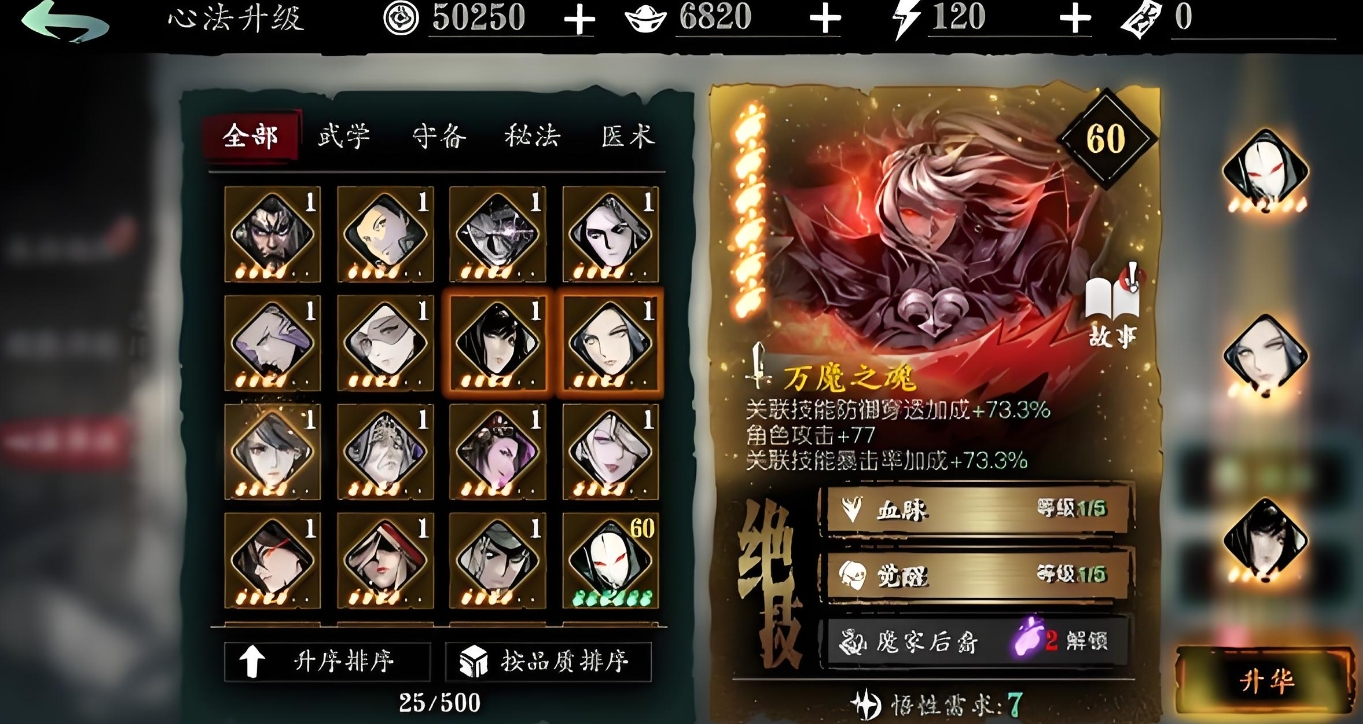This screenshot has width=1363, height=724.
Task: Switch to the 医术 tab
Action: pyautogui.click(x=631, y=136)
